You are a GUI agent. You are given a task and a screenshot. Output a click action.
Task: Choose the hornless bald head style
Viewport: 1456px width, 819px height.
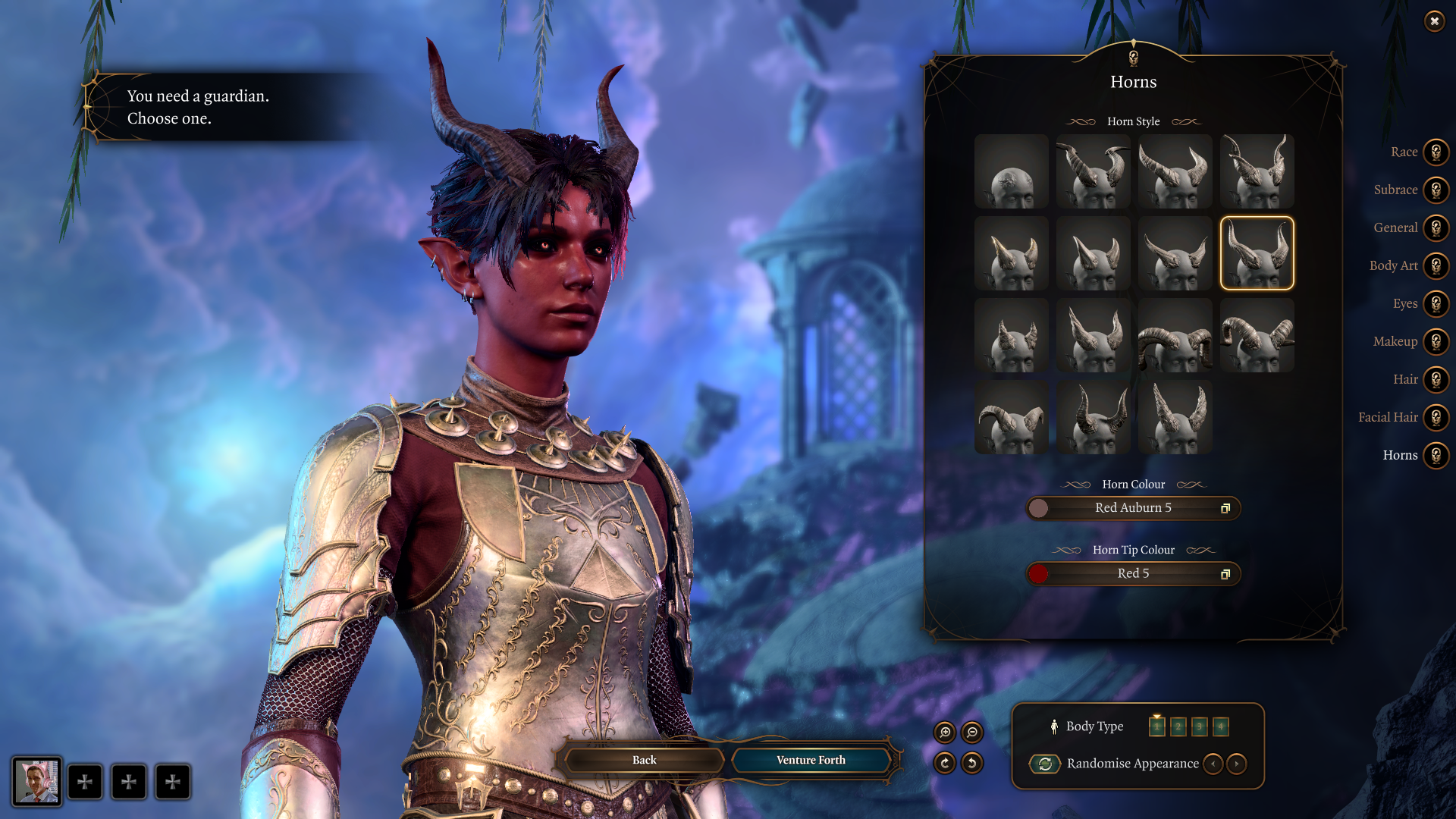point(1011,172)
